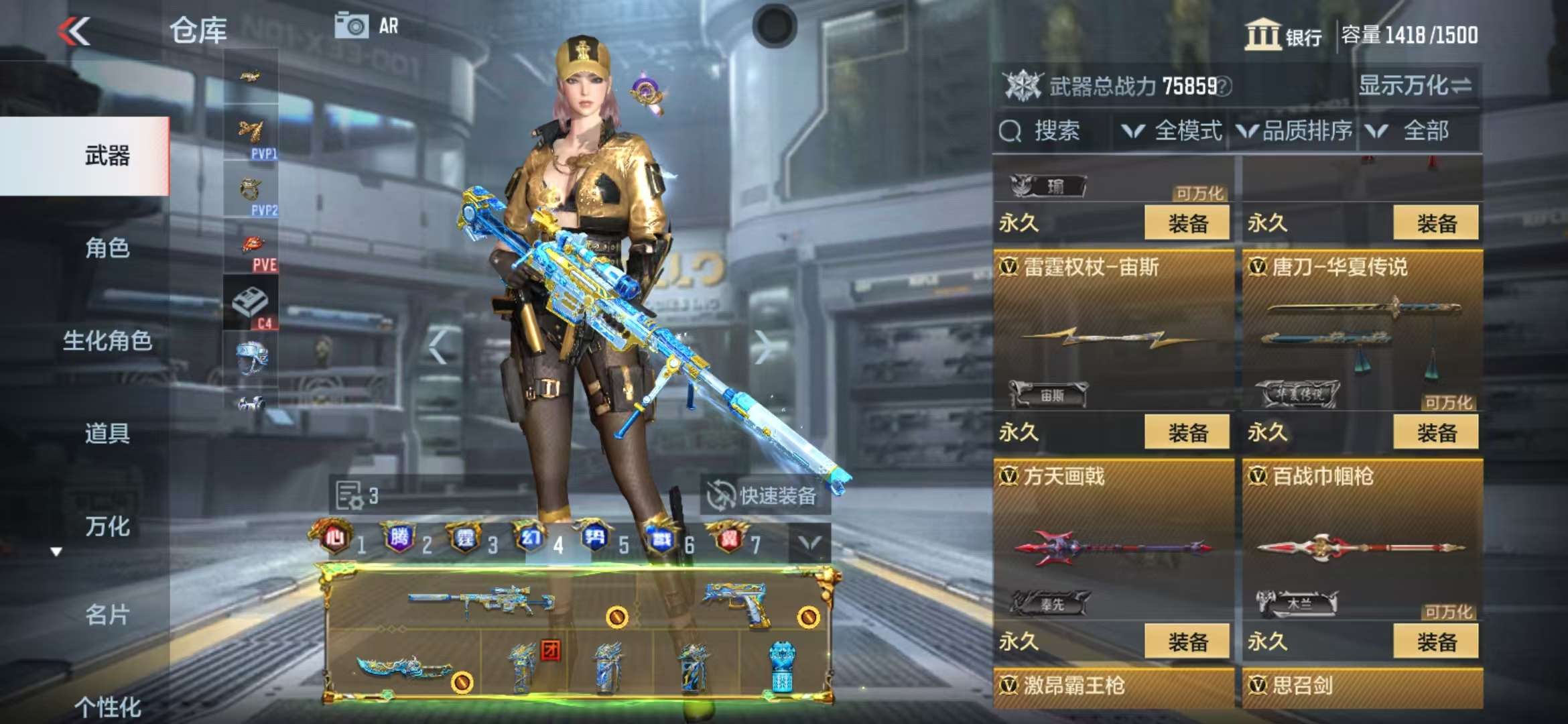Equip 雷霆权杖-宙斯 with its 装备 button
This screenshot has width=1568, height=724.
point(1187,432)
